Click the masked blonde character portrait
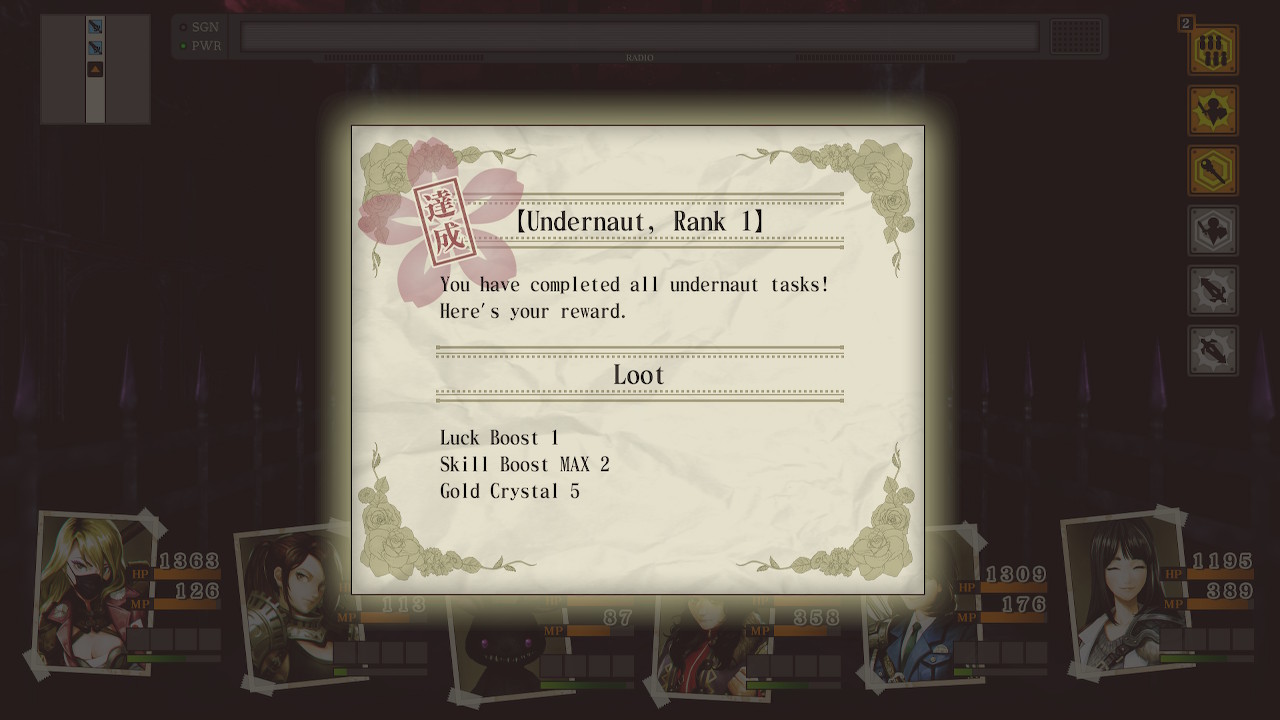This screenshot has height=720, width=1280. pos(88,592)
